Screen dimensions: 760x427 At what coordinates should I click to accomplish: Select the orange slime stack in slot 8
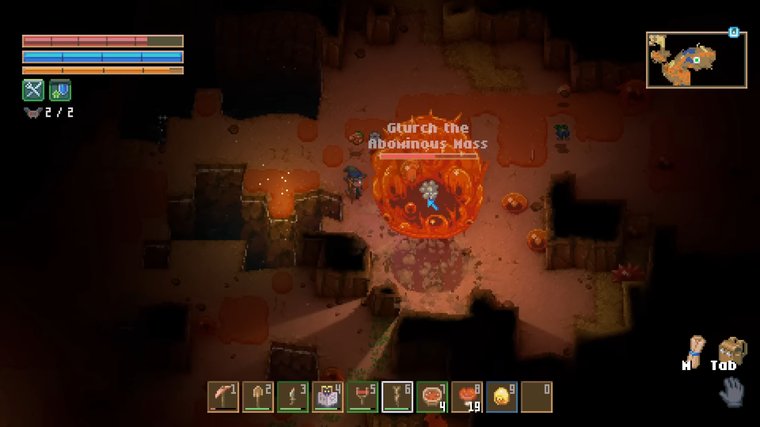(467, 396)
